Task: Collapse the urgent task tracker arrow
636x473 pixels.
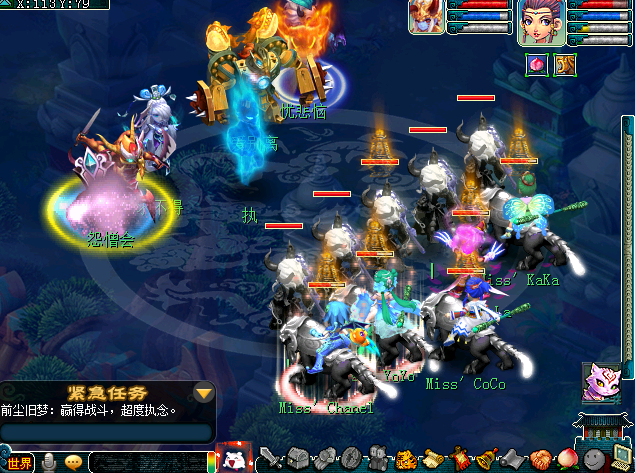Action: [x=204, y=392]
